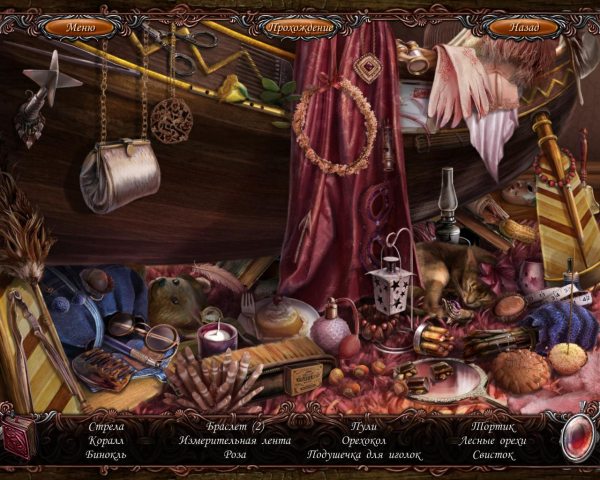Screen dimensions: 600x480
Task: Activate the red gem hint button
Action: point(577,438)
